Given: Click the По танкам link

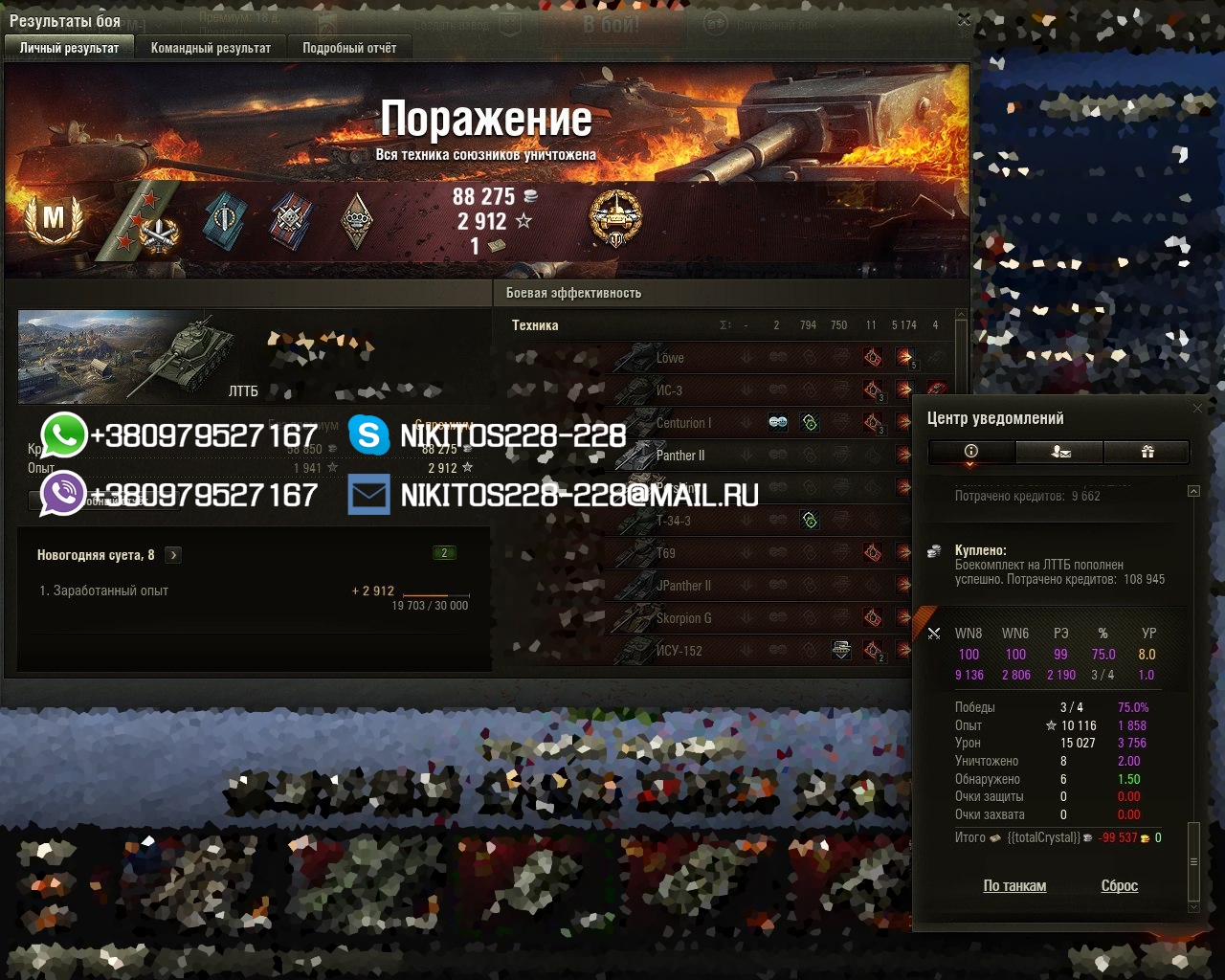Looking at the screenshot, I should point(1014,886).
